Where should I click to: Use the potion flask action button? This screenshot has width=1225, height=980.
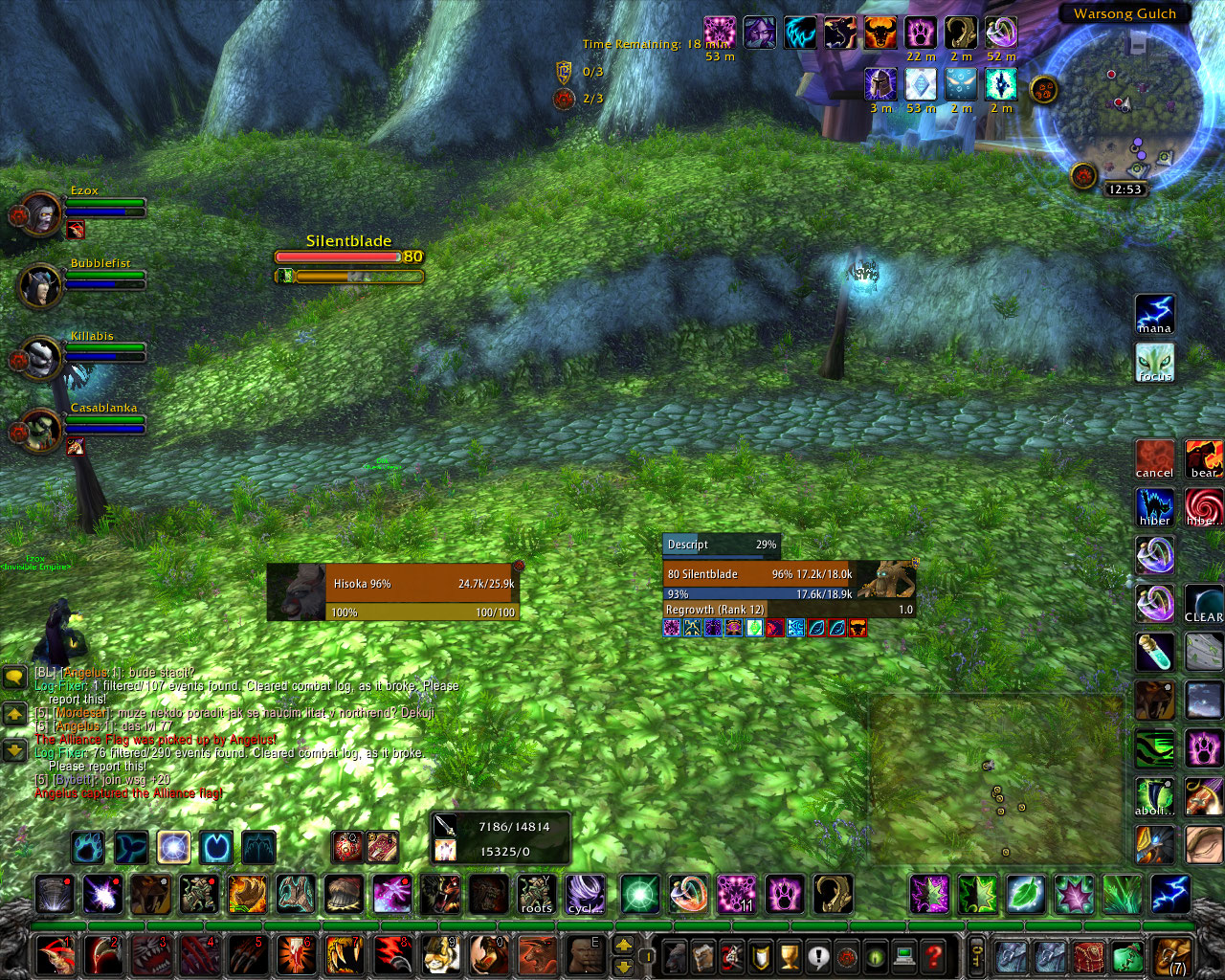pyautogui.click(x=1154, y=652)
